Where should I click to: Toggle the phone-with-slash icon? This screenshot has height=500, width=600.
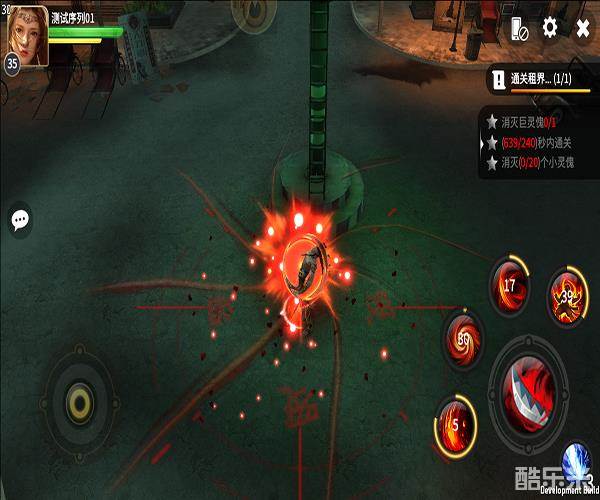point(518,29)
